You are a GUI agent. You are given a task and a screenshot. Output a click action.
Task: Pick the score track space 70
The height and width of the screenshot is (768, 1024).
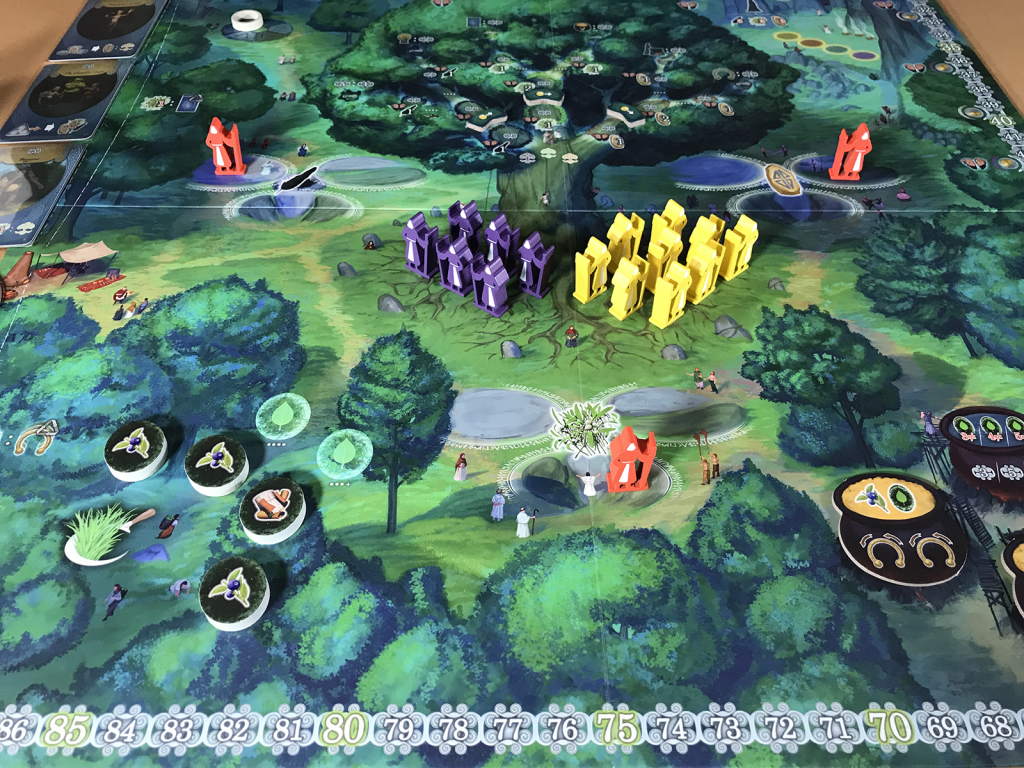889,725
